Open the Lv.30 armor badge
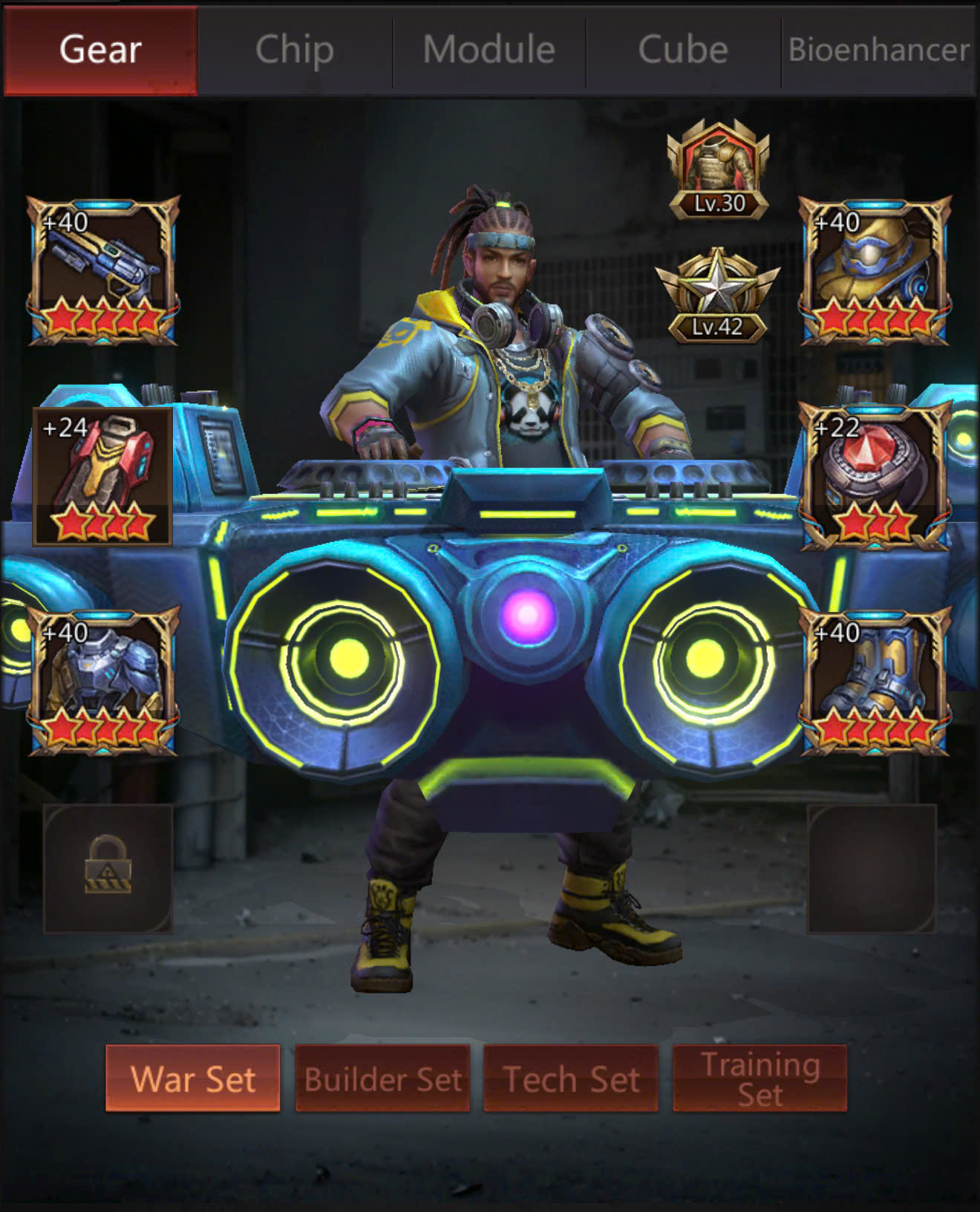The width and height of the screenshot is (980, 1212). pyautogui.click(x=718, y=171)
